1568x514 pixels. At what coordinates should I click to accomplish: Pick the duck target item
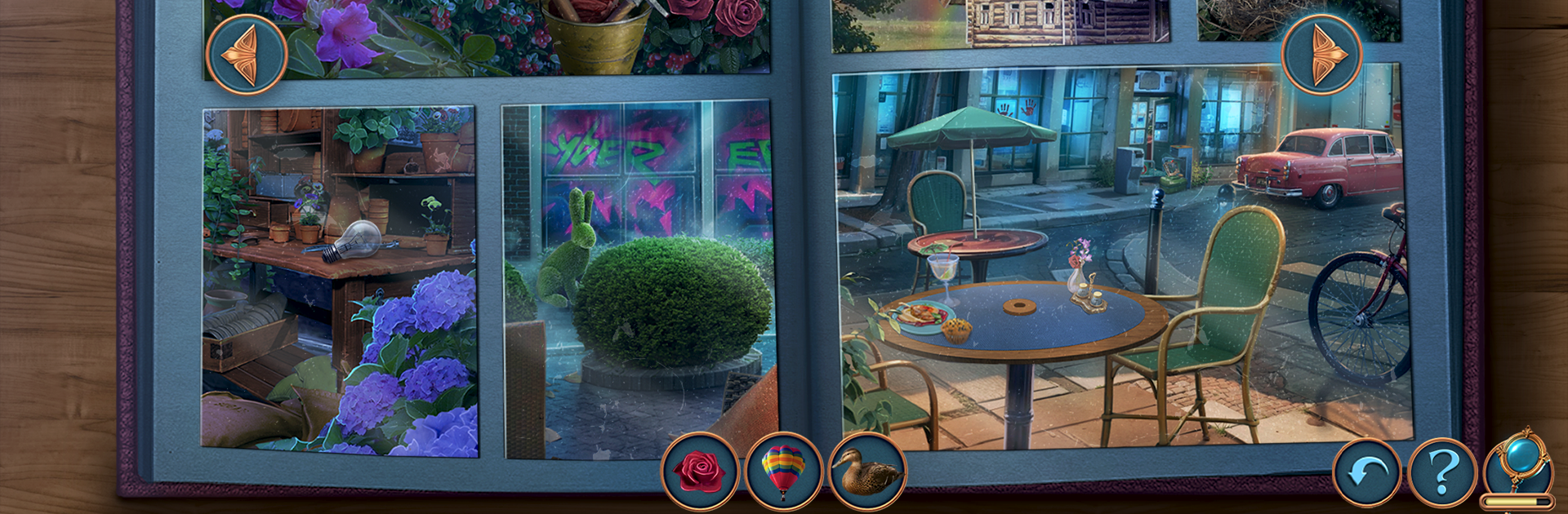tap(867, 472)
